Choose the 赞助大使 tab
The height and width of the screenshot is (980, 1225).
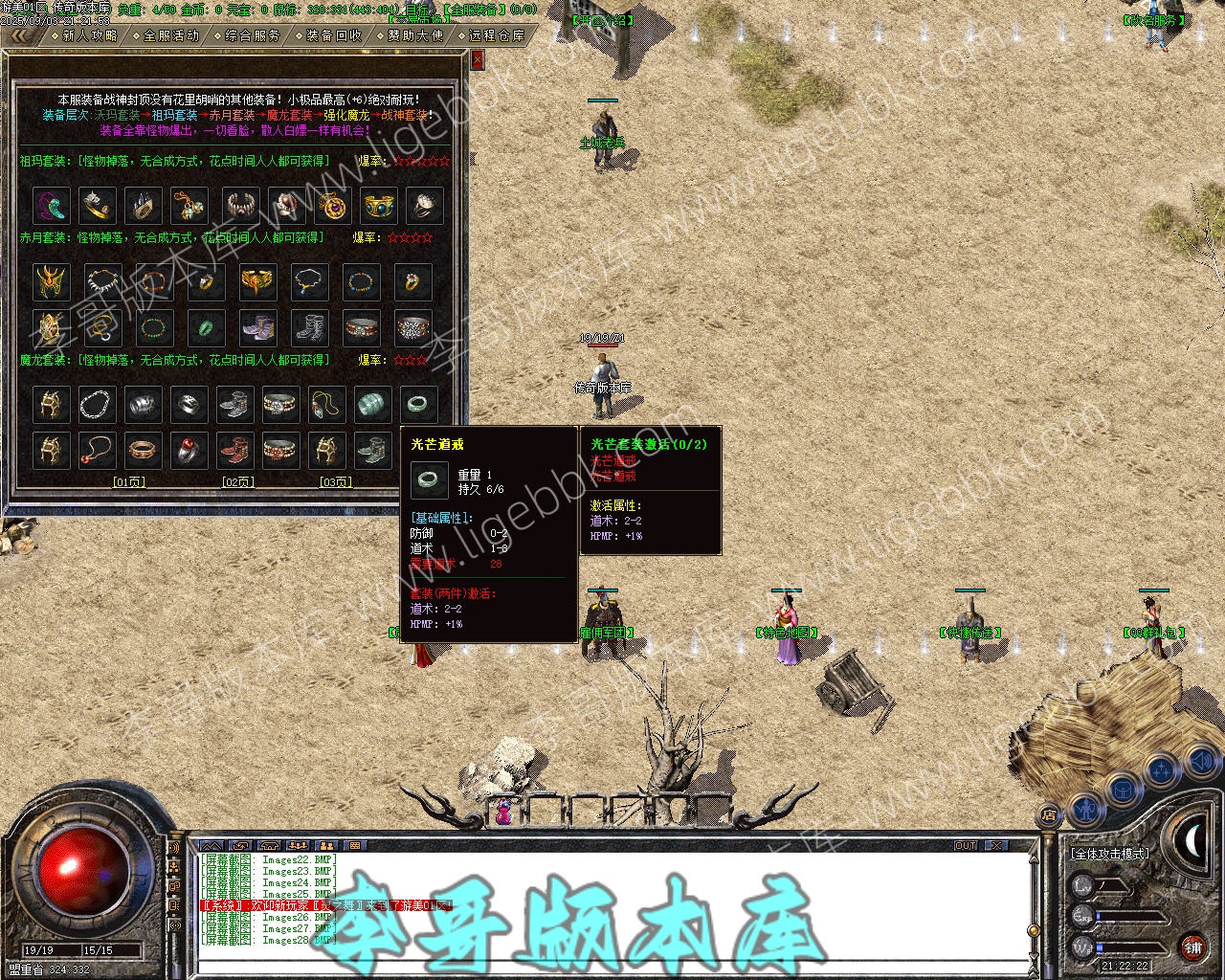tap(416, 35)
